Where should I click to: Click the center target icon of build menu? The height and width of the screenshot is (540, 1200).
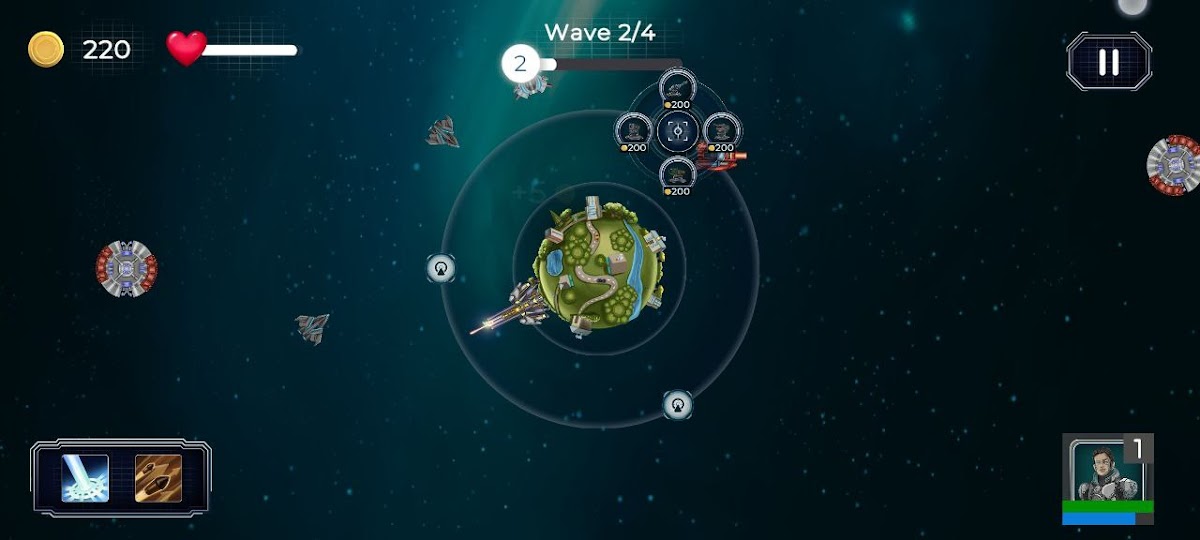click(x=677, y=130)
